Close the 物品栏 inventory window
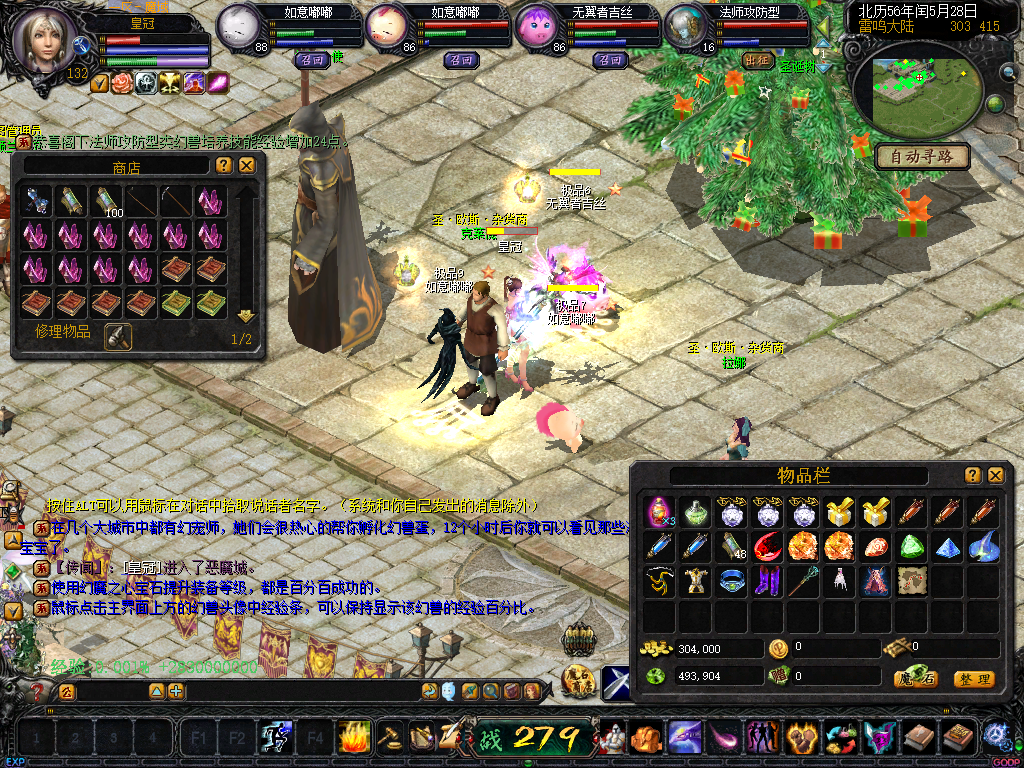This screenshot has height=768, width=1024. pyautogui.click(x=996, y=475)
